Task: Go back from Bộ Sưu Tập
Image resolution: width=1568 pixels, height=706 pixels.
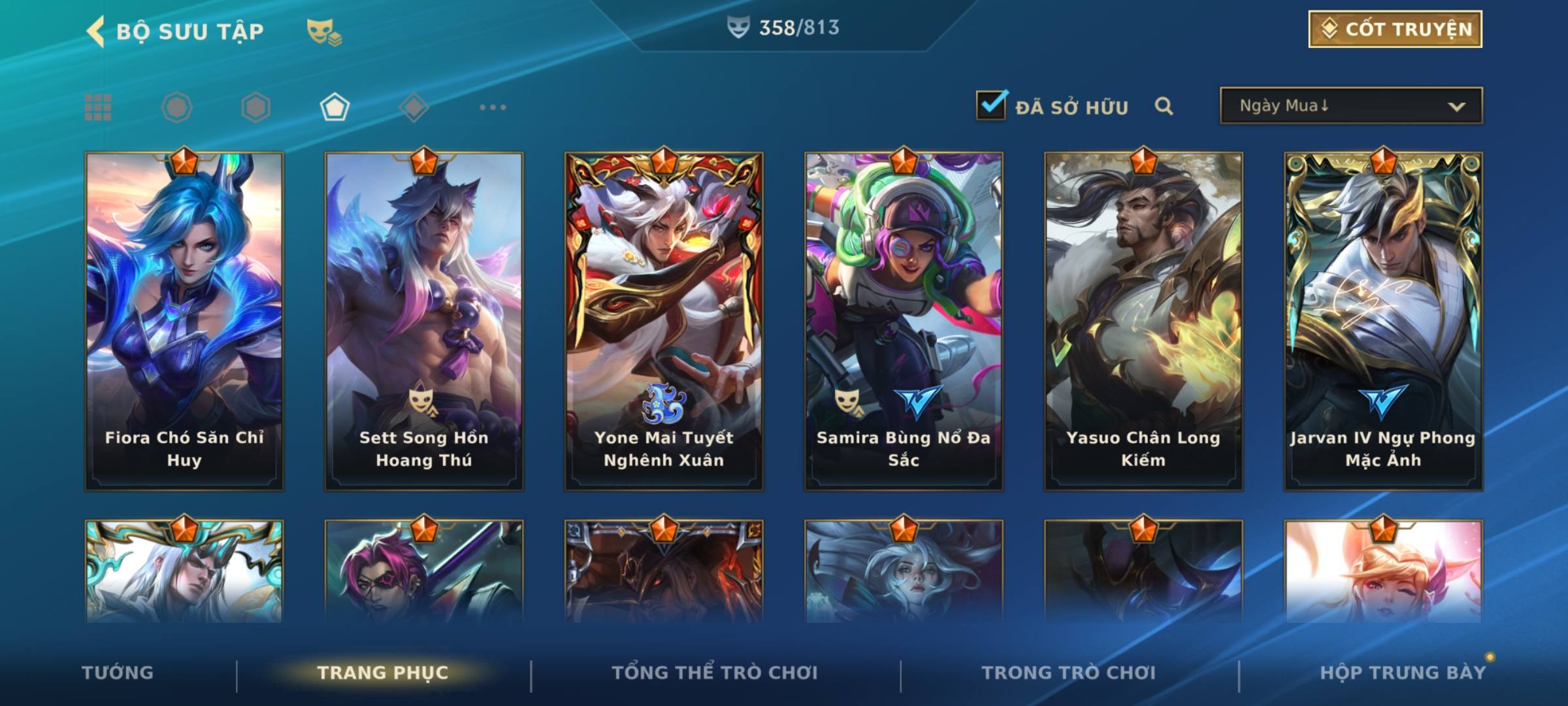Action: (96, 31)
